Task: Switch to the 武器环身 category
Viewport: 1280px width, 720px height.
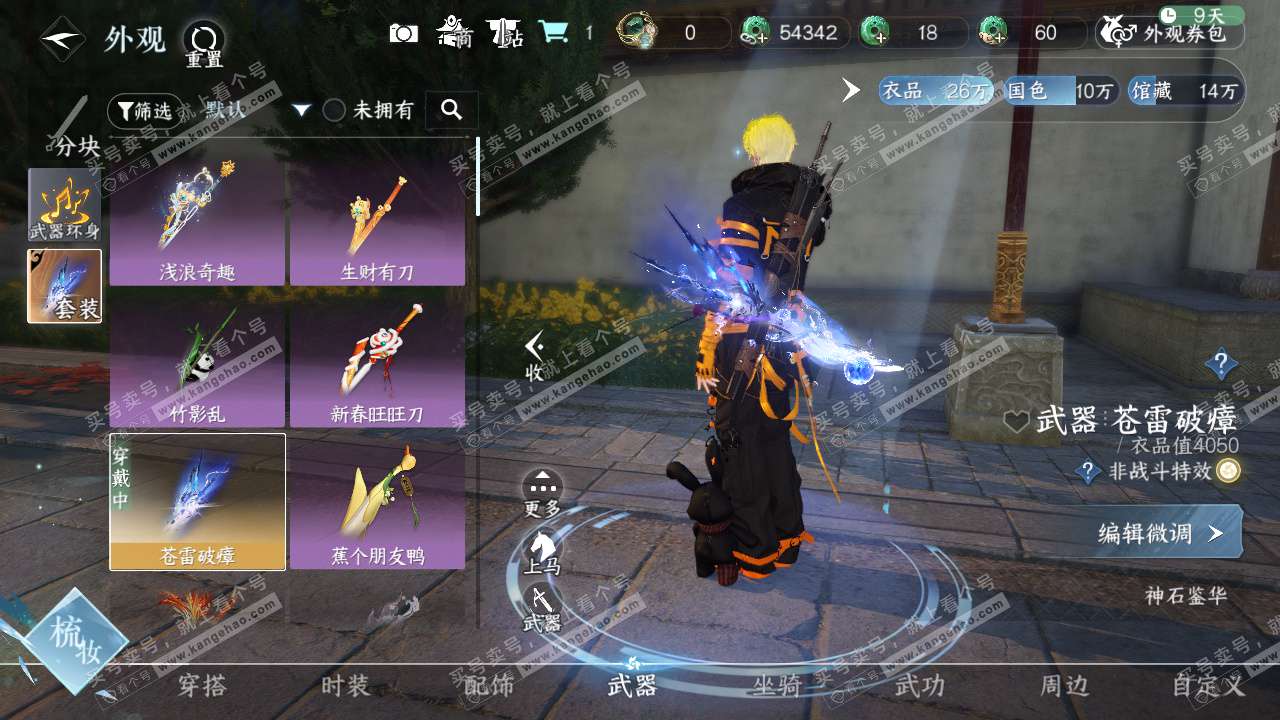Action: (x=64, y=204)
